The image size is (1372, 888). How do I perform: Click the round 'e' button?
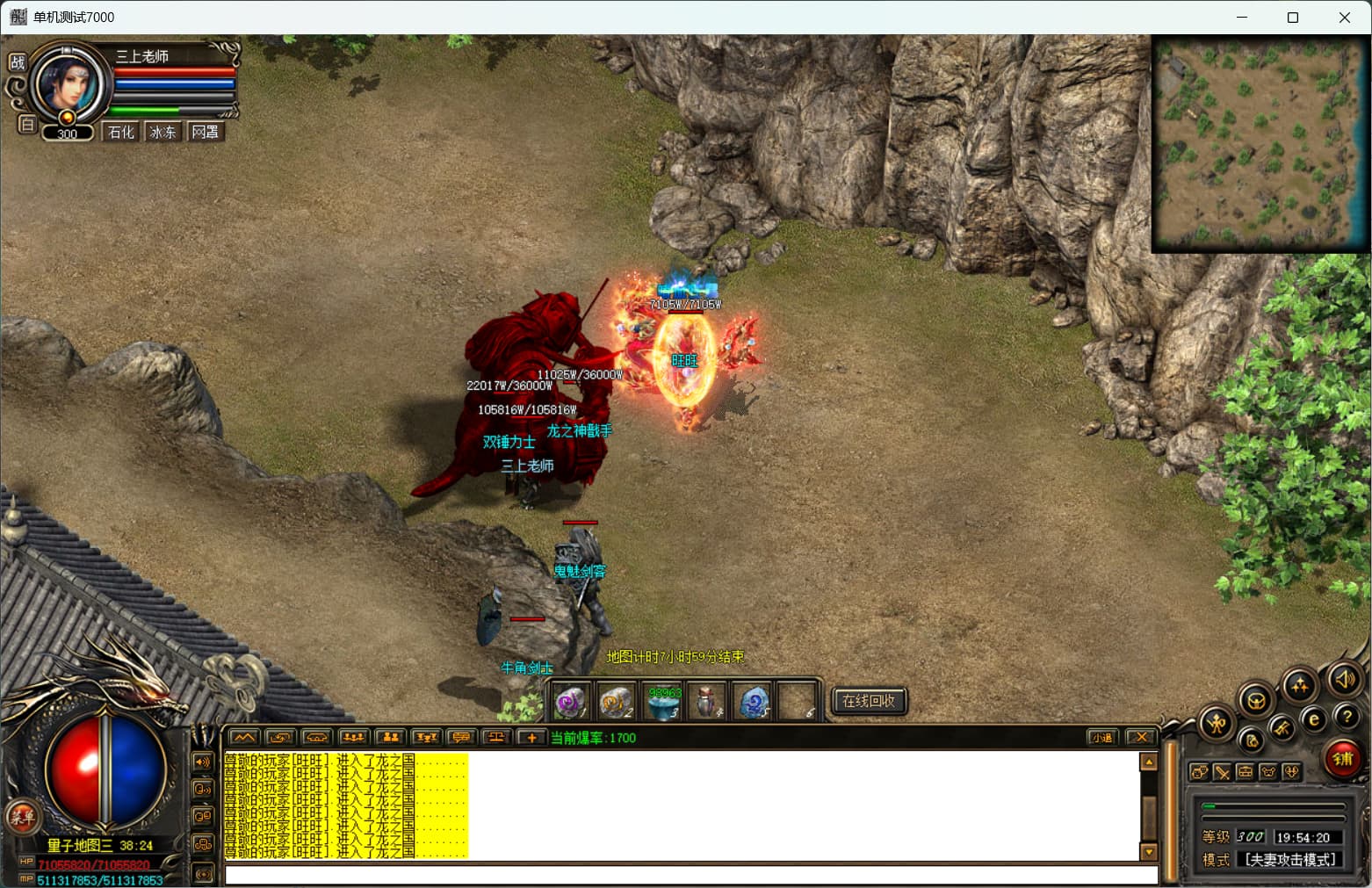[x=1314, y=720]
